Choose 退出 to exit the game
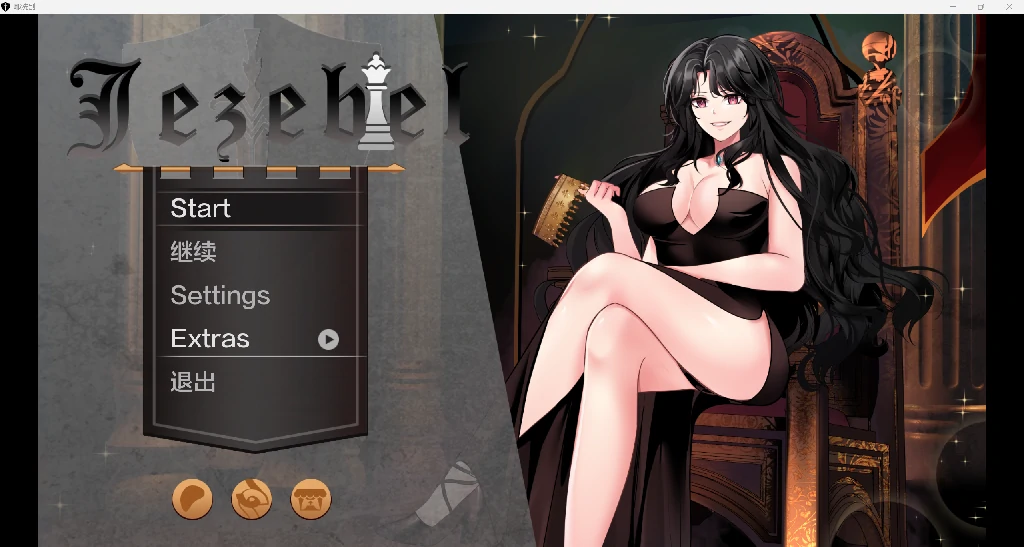Image resolution: width=1024 pixels, height=547 pixels. coord(194,382)
